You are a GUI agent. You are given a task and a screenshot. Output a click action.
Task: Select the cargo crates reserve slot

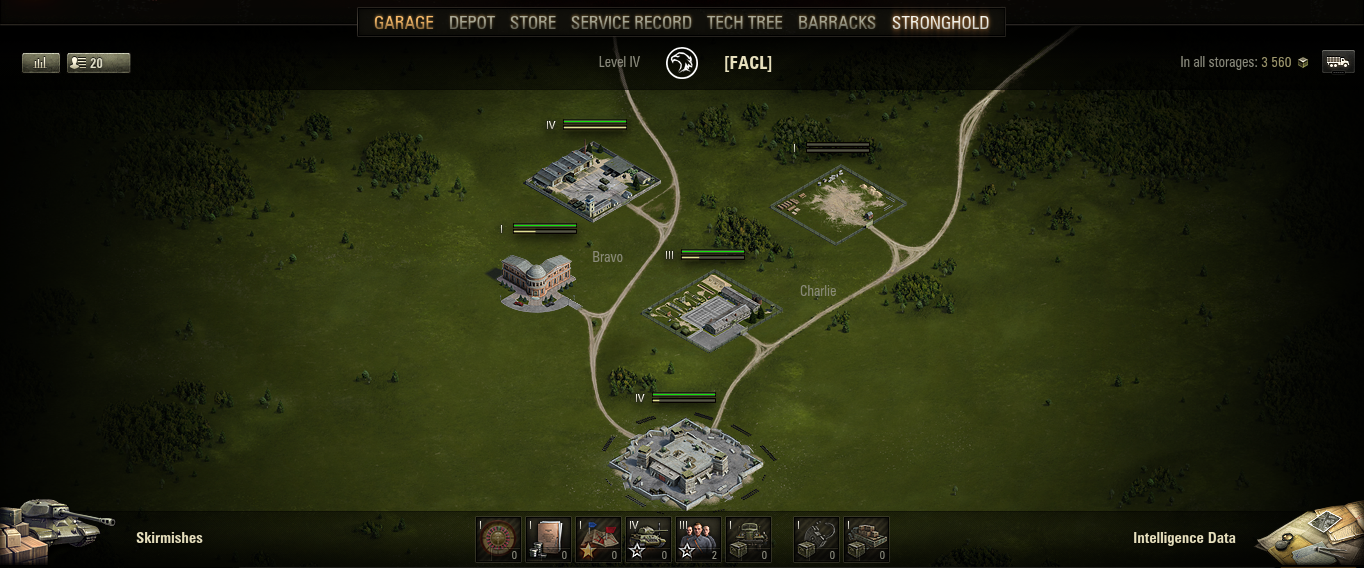pos(866,540)
